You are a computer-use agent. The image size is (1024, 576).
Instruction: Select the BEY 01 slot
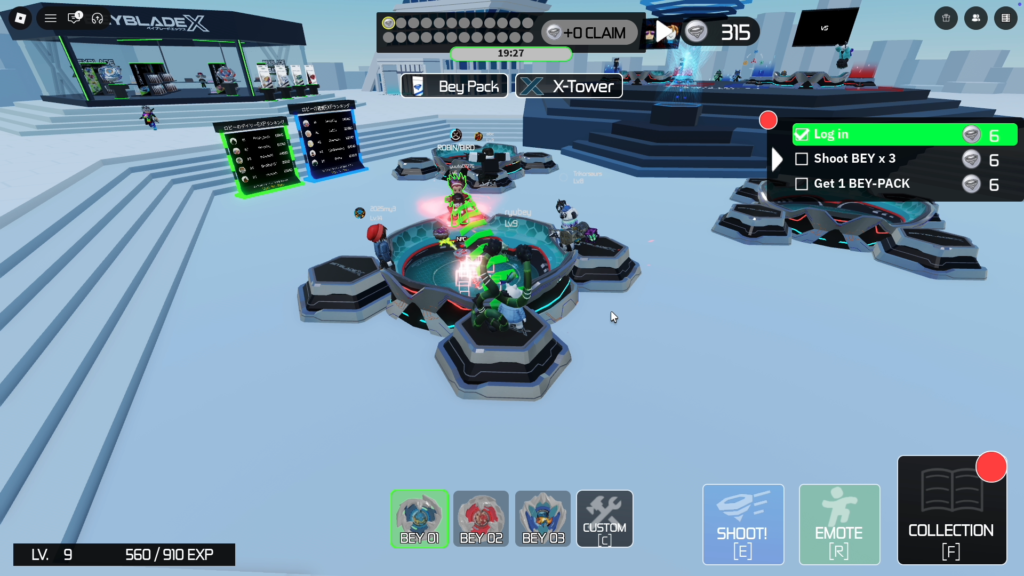coord(420,519)
